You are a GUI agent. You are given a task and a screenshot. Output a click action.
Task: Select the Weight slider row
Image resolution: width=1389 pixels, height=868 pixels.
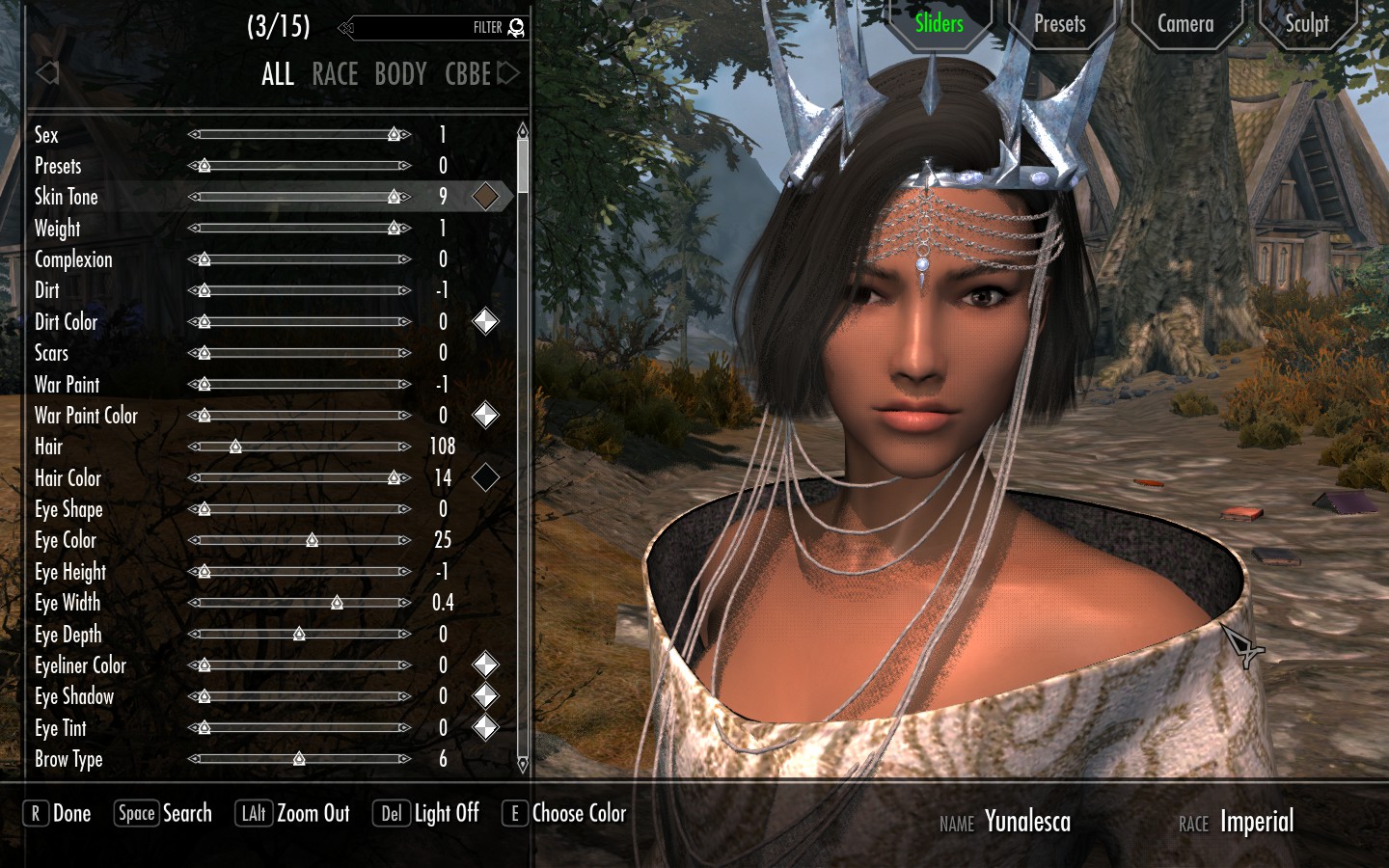[58, 229]
